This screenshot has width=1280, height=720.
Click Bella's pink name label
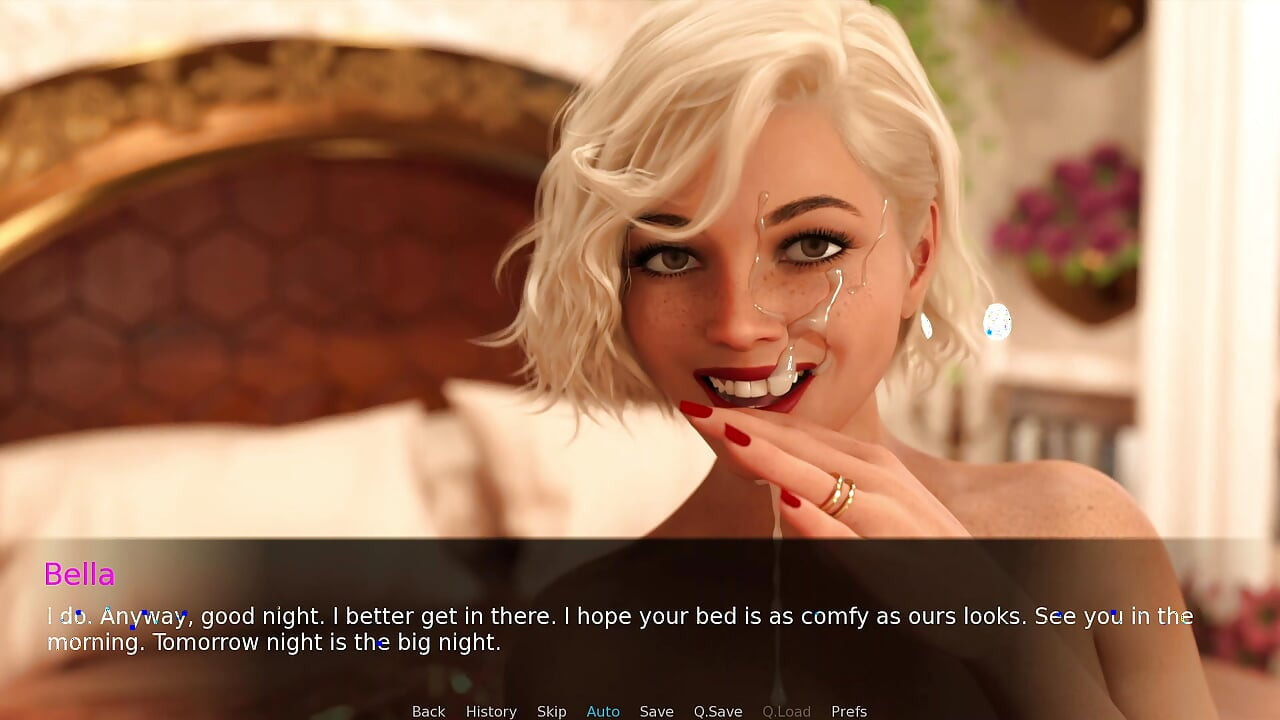coord(80,574)
